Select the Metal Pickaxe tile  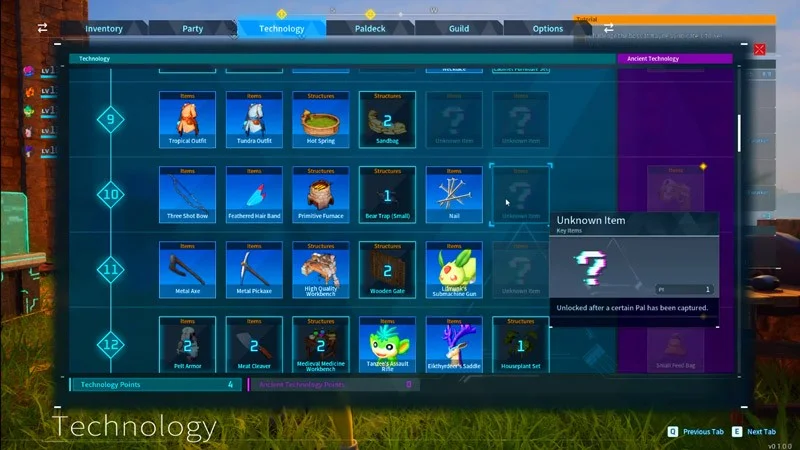254,269
